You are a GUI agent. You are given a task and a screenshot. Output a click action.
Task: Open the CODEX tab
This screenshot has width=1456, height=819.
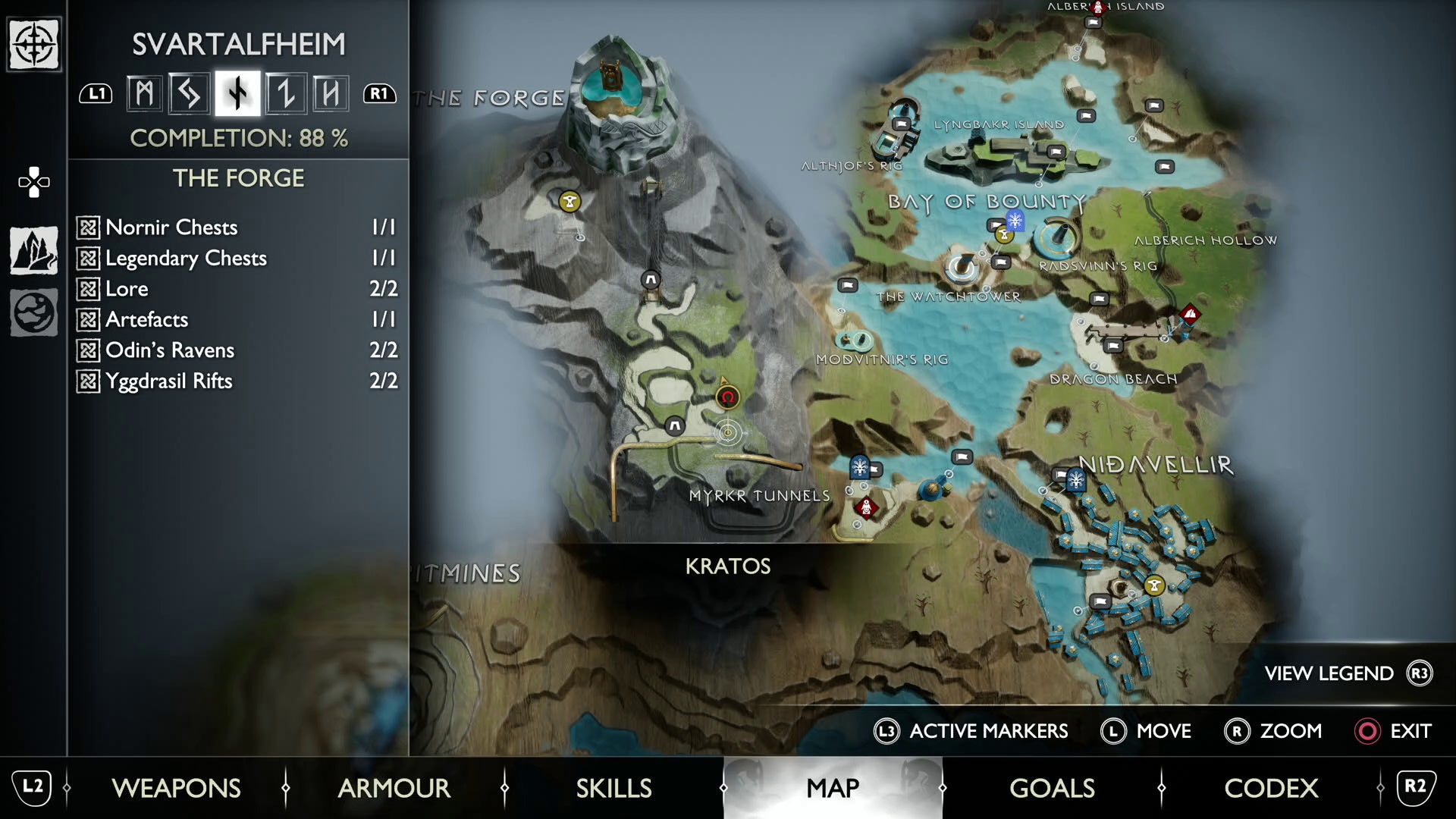(1271, 789)
